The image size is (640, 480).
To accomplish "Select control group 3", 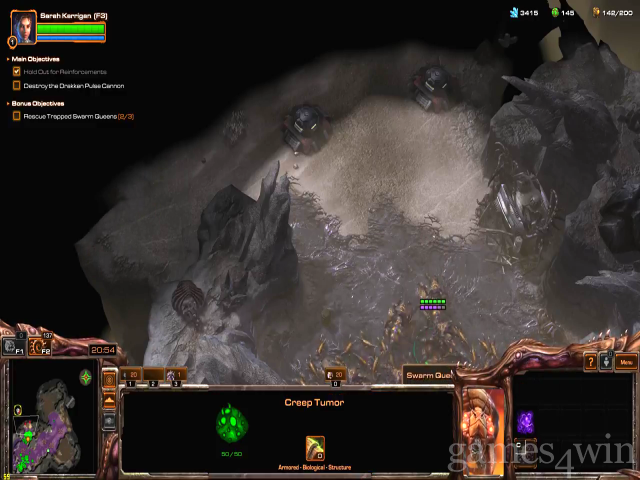I will [x=177, y=377].
